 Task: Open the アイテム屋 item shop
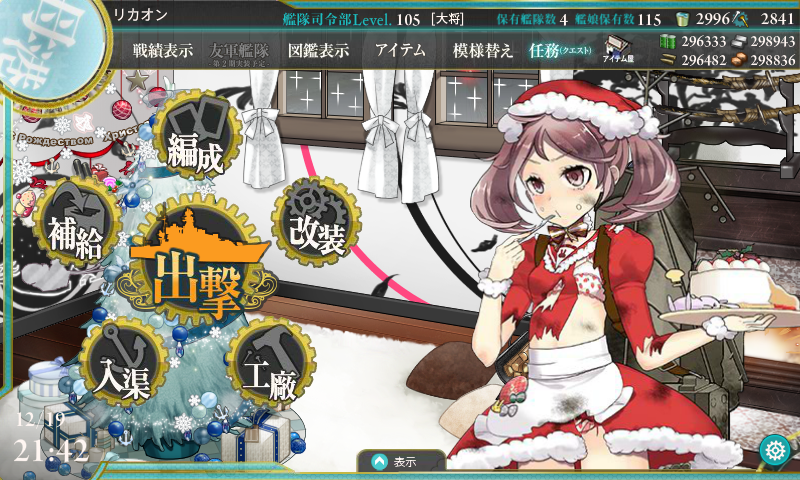coord(615,50)
